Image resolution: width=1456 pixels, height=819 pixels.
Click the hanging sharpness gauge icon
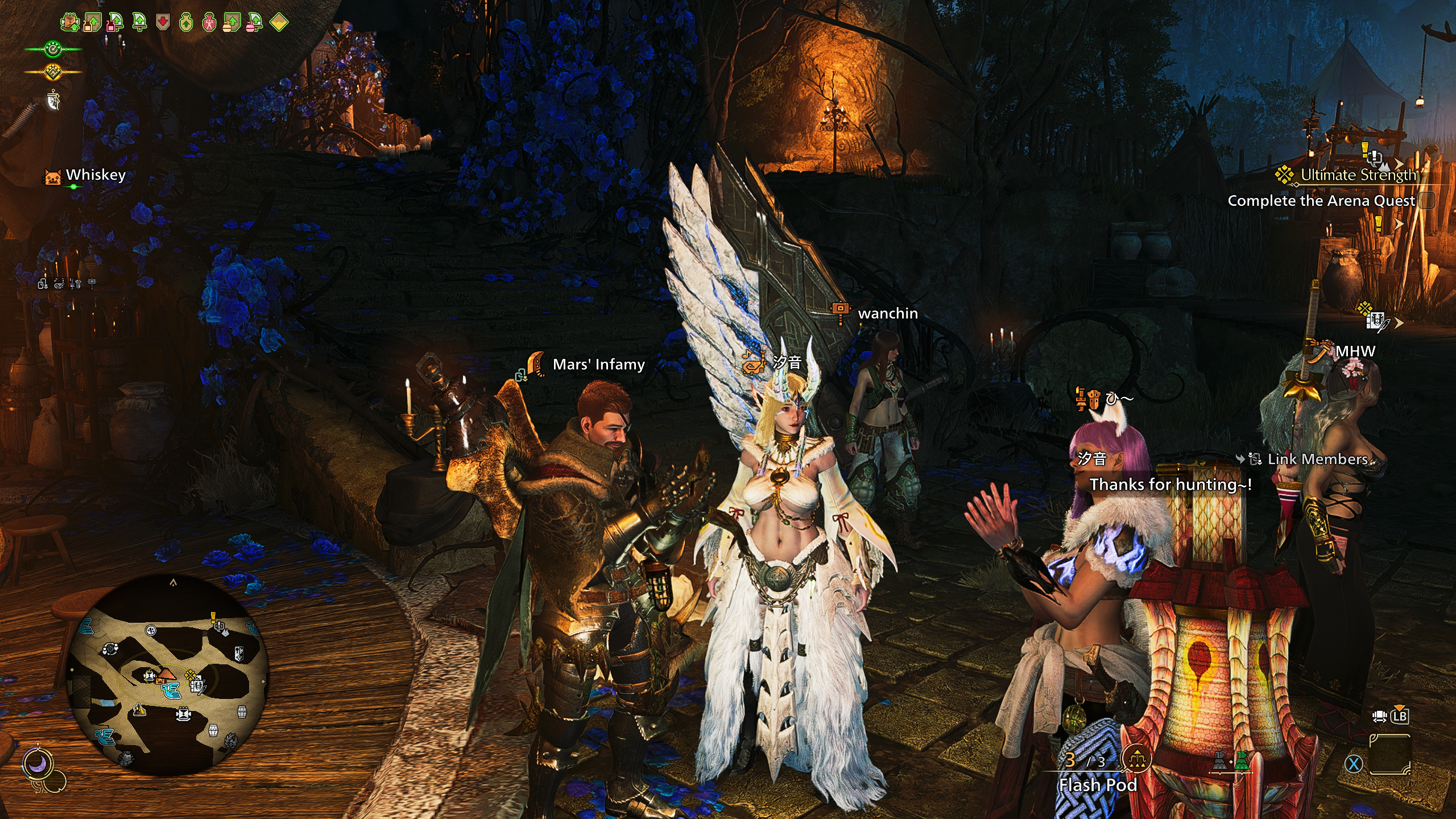coord(53,101)
